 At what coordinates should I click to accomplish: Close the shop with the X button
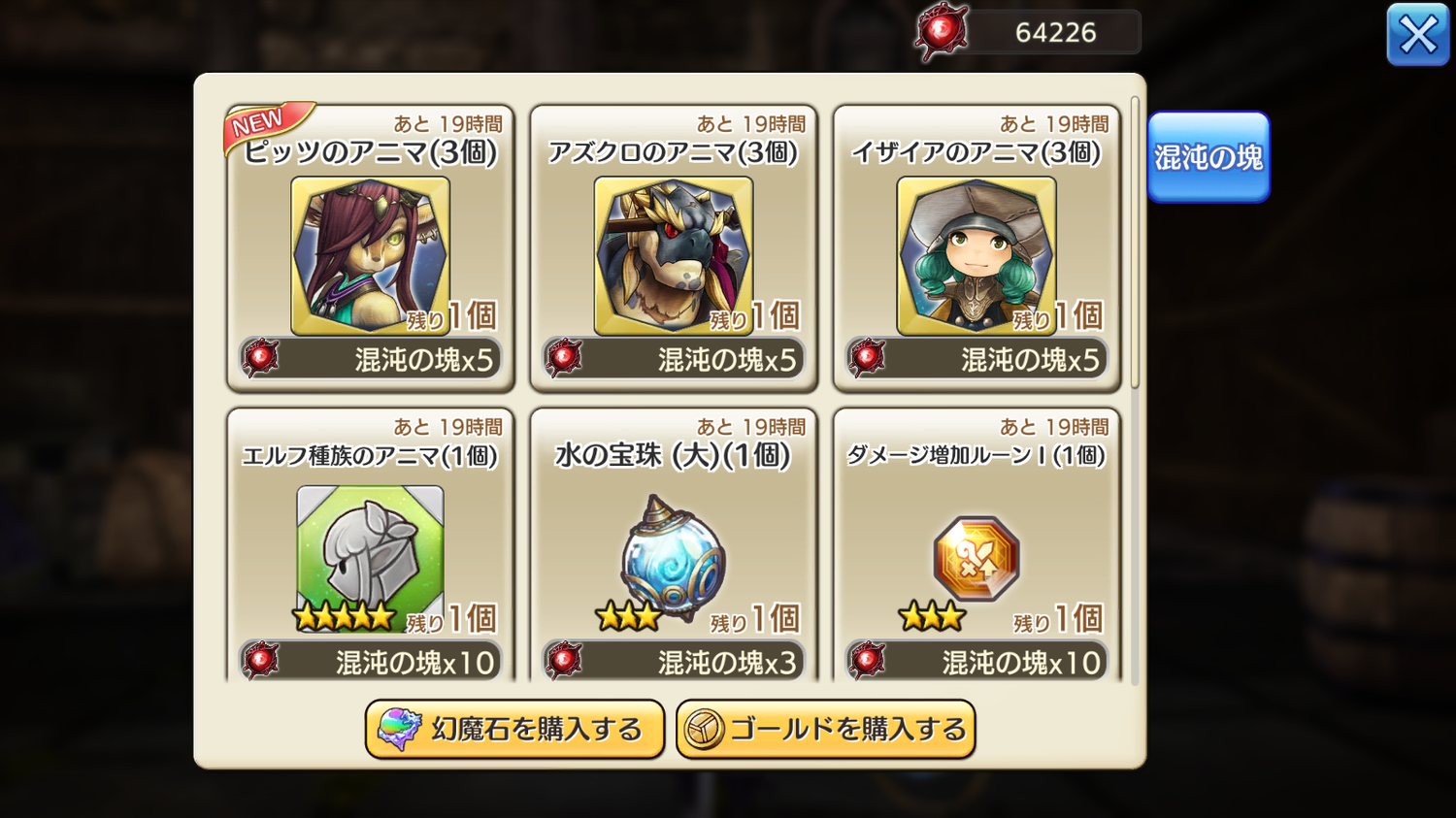[x=1417, y=35]
